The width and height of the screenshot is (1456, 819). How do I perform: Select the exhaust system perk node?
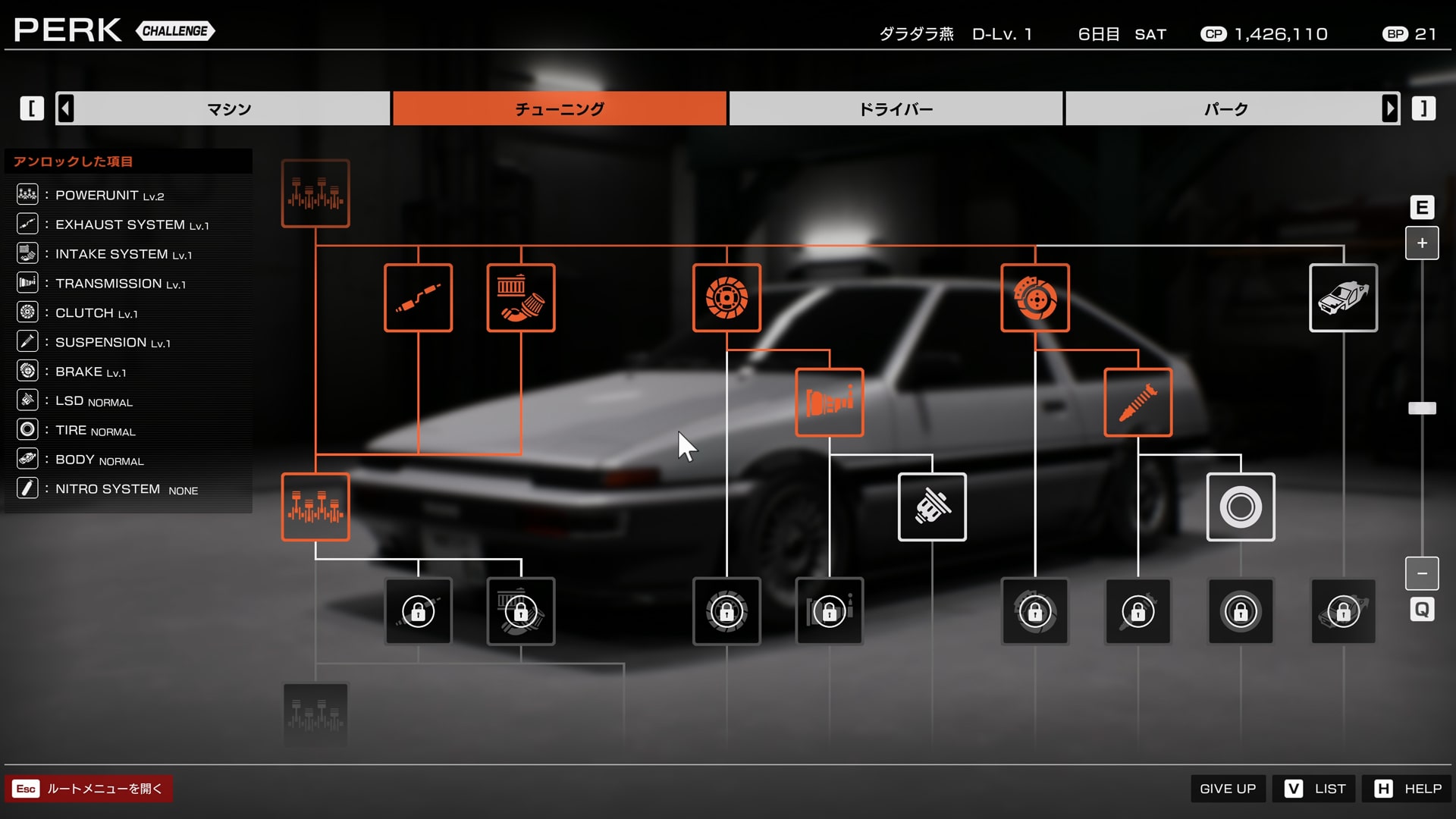(418, 298)
